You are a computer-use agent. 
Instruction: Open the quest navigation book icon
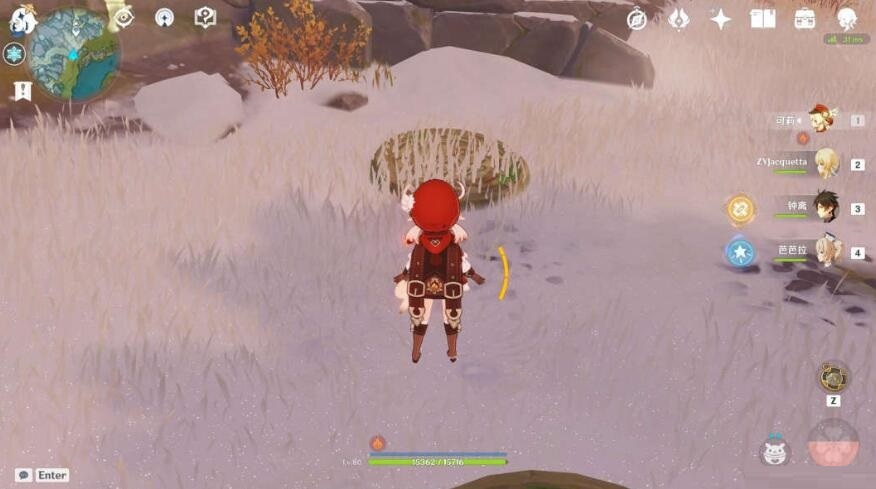[x=204, y=17]
